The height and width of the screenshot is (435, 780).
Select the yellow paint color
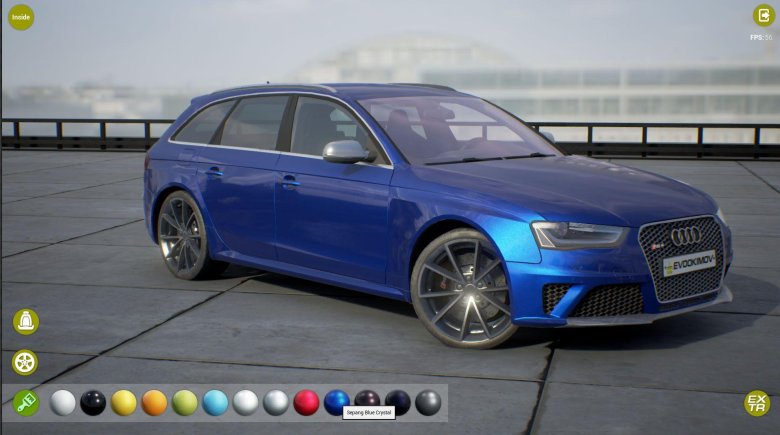(x=124, y=402)
